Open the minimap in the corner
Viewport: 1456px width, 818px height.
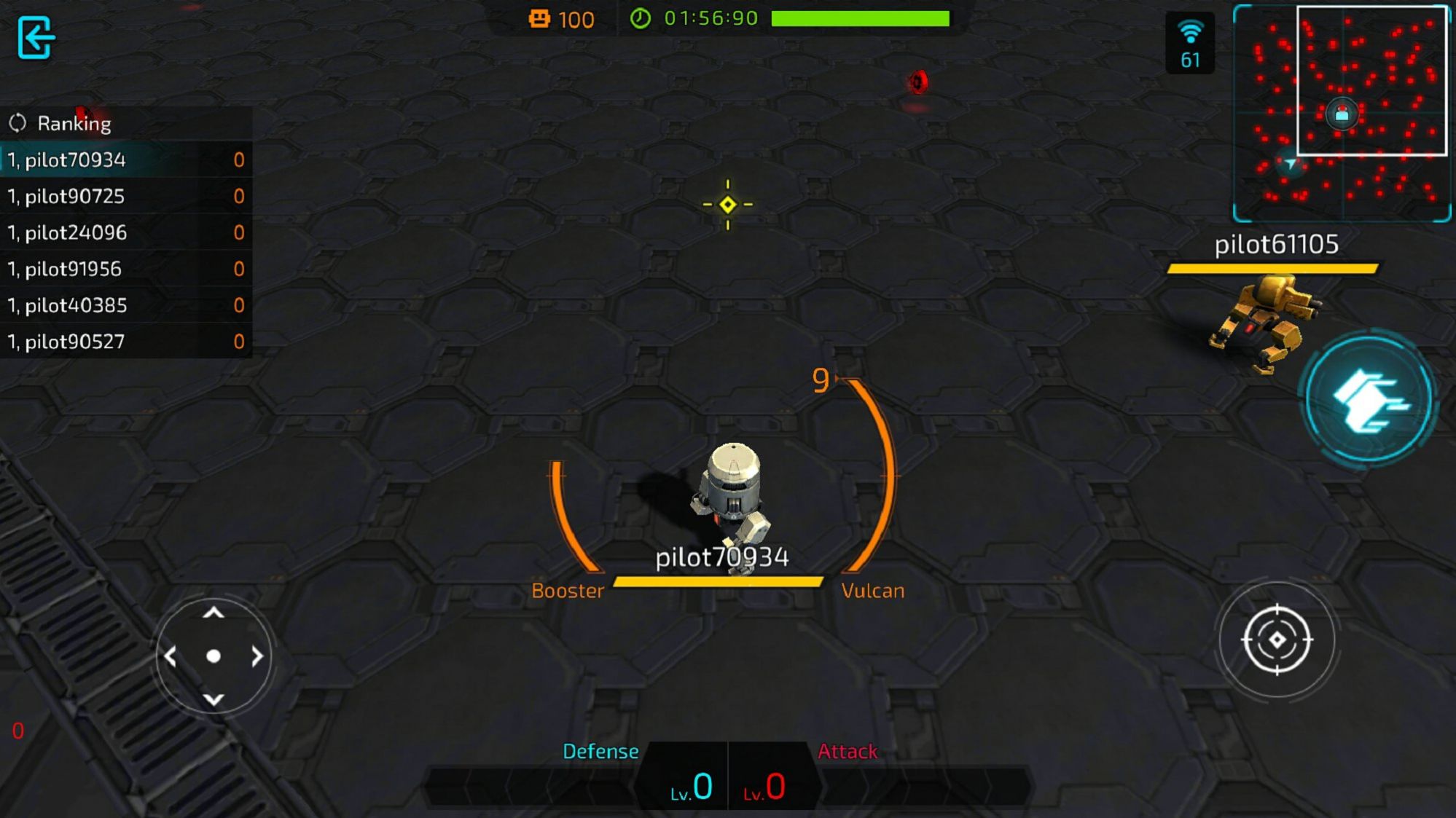click(1341, 113)
